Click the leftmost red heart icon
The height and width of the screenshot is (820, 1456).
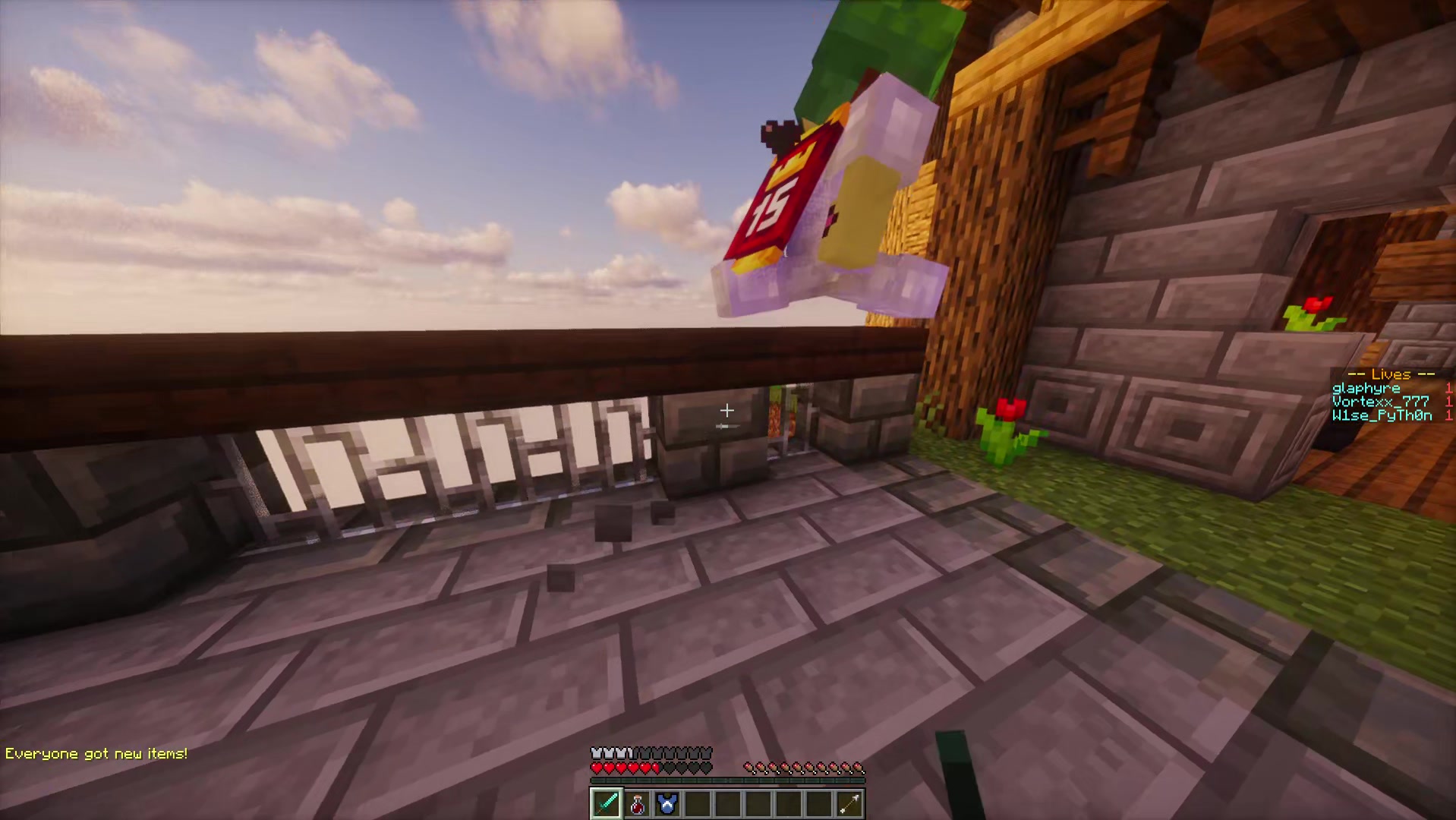[x=597, y=767]
